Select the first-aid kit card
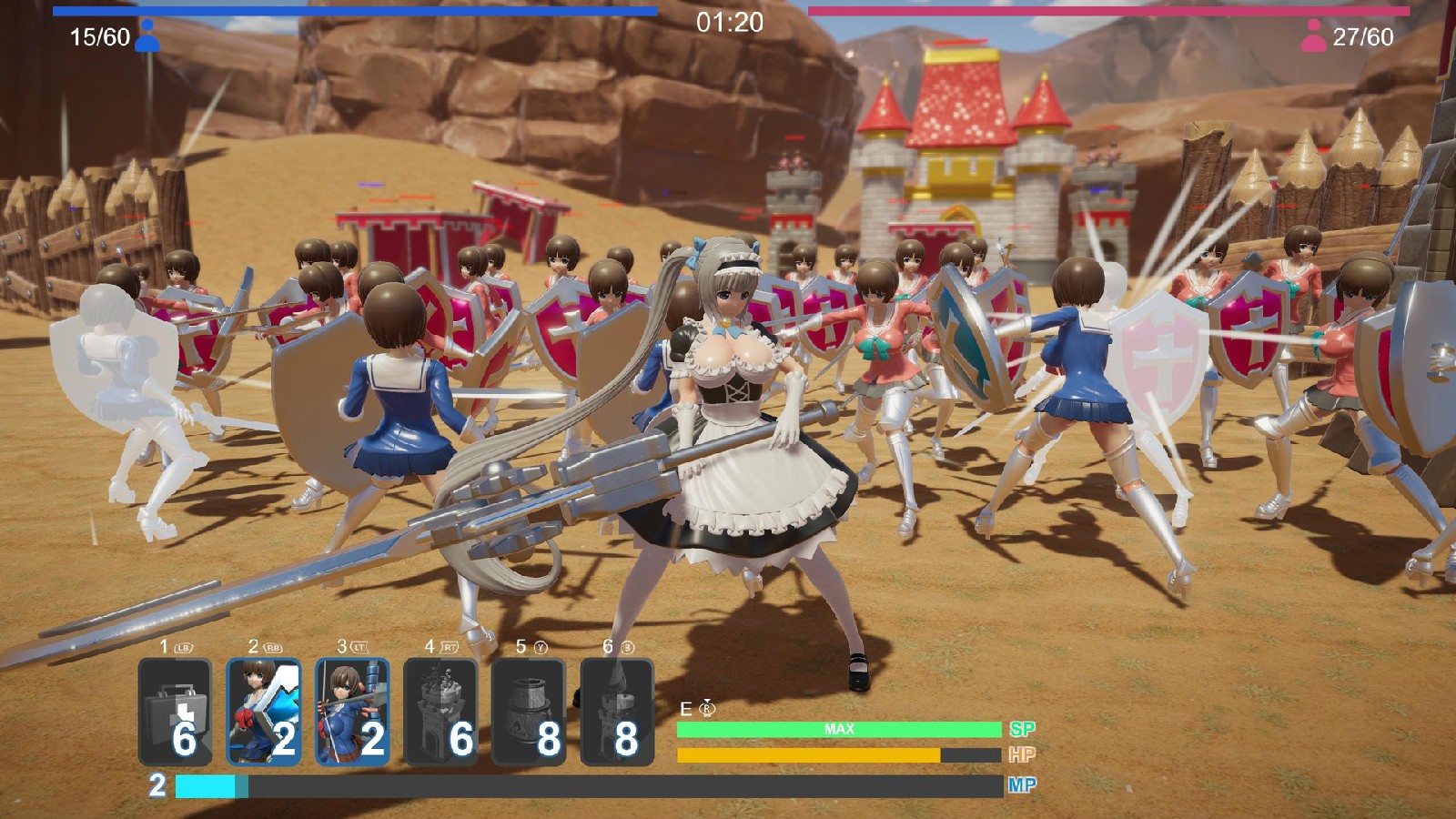Image resolution: width=1456 pixels, height=819 pixels. 176,712
